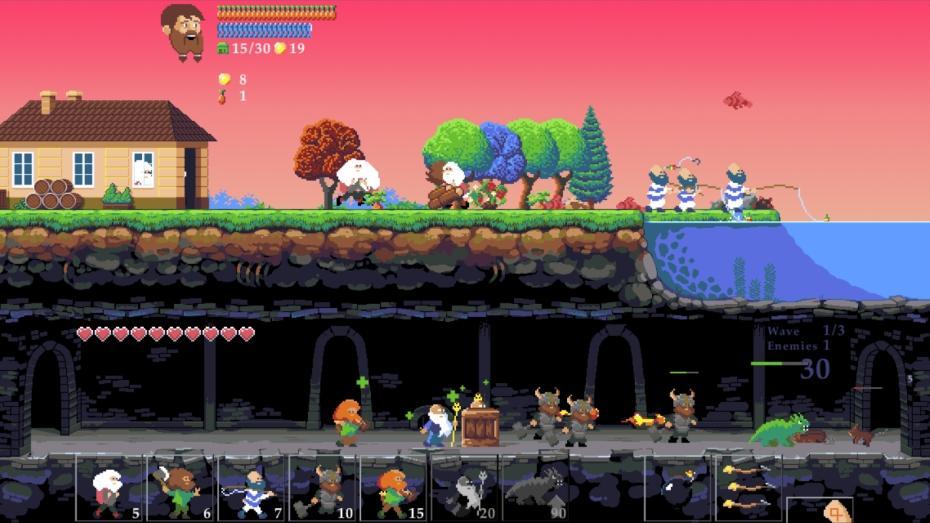Select the dark beast unit costing 90
This screenshot has height=523, width=930.
pyautogui.click(x=536, y=487)
